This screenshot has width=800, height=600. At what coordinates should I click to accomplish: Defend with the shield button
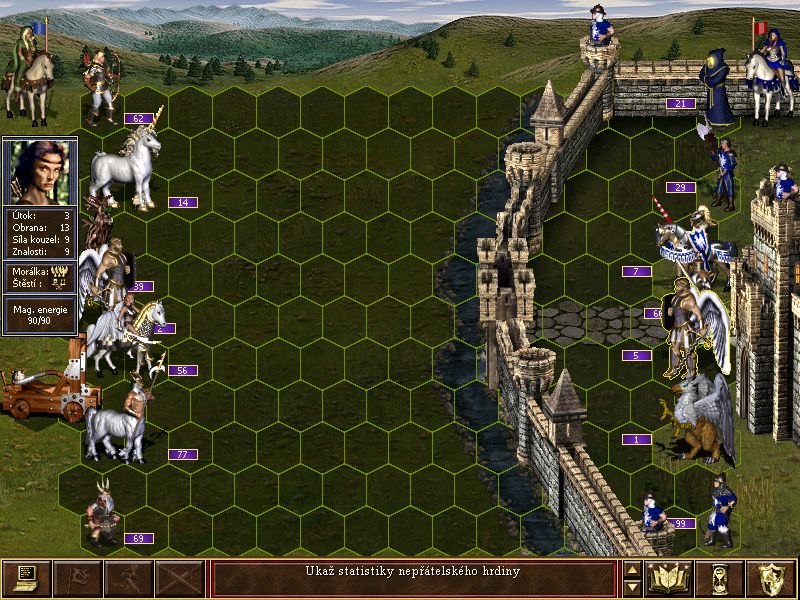tap(771, 578)
